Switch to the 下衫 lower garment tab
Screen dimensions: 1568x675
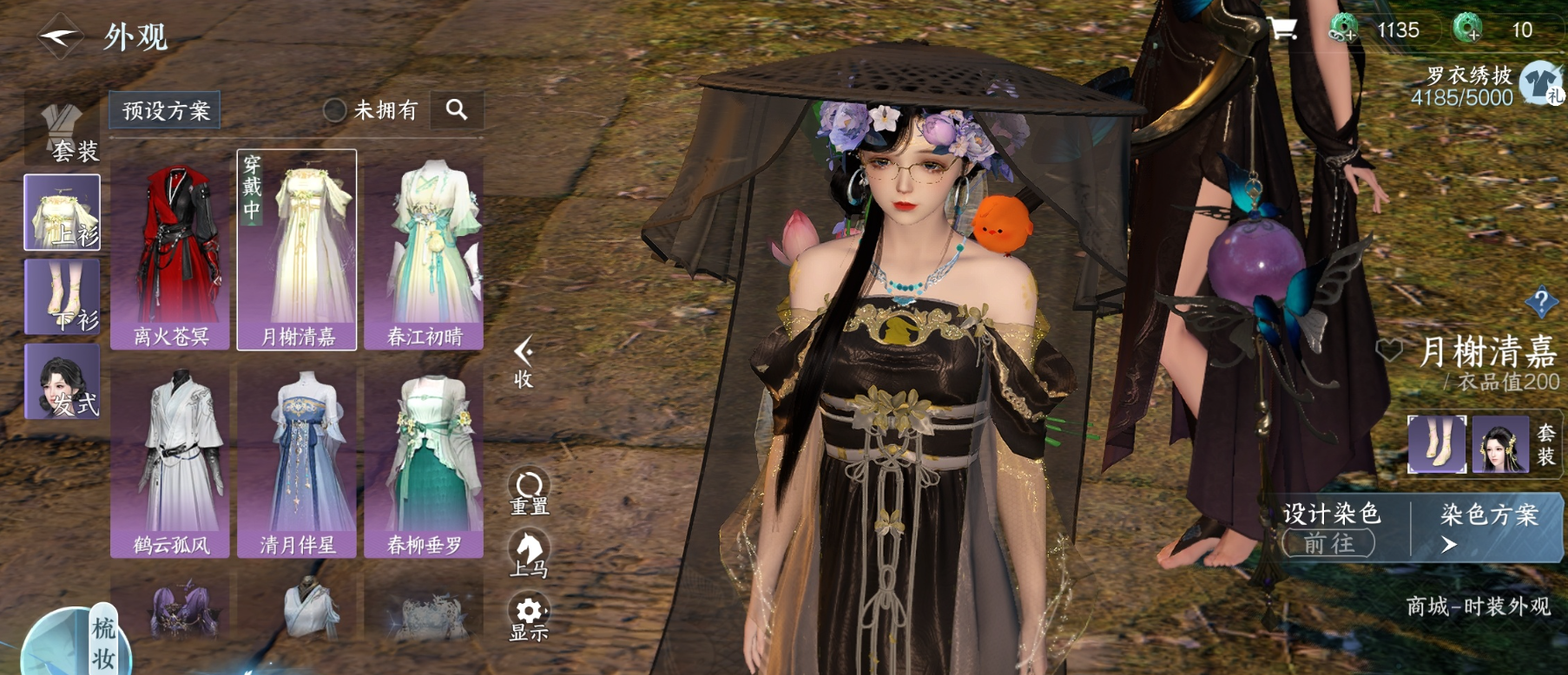pos(63,297)
